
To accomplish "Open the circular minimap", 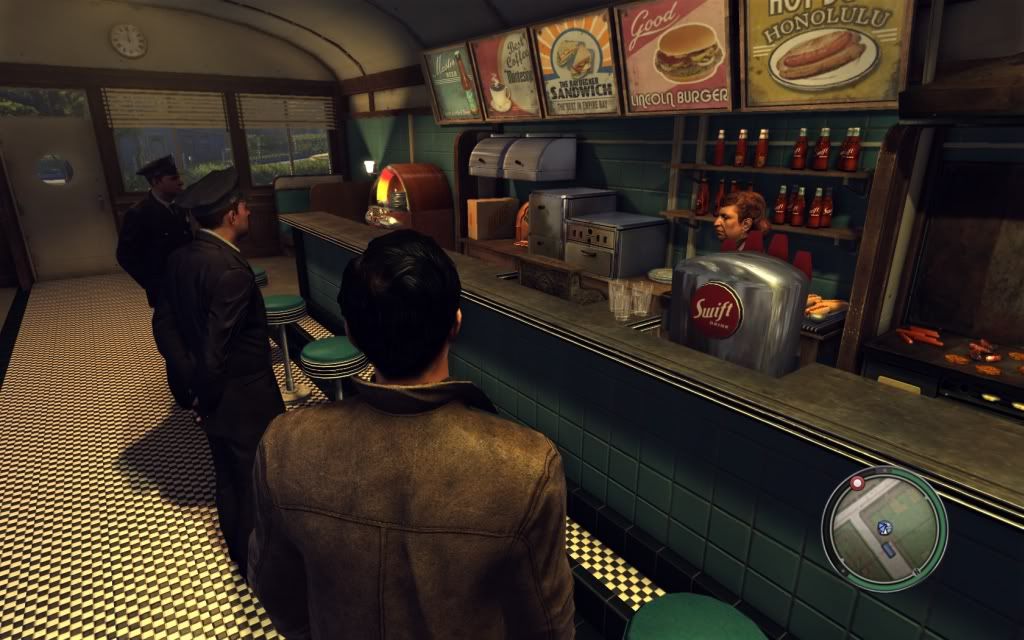I will pyautogui.click(x=884, y=529).
